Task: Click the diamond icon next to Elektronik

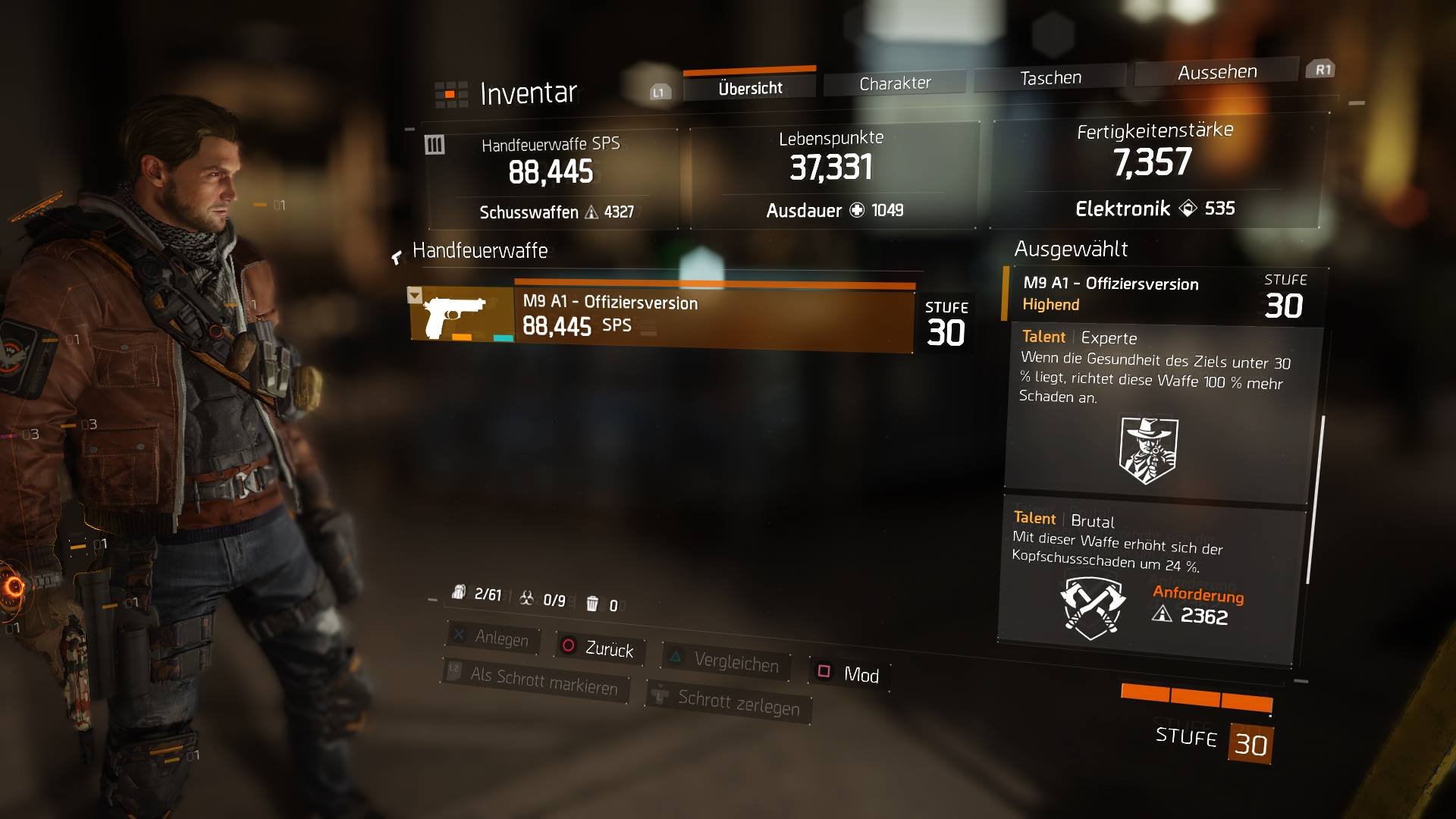Action: 1186,209
